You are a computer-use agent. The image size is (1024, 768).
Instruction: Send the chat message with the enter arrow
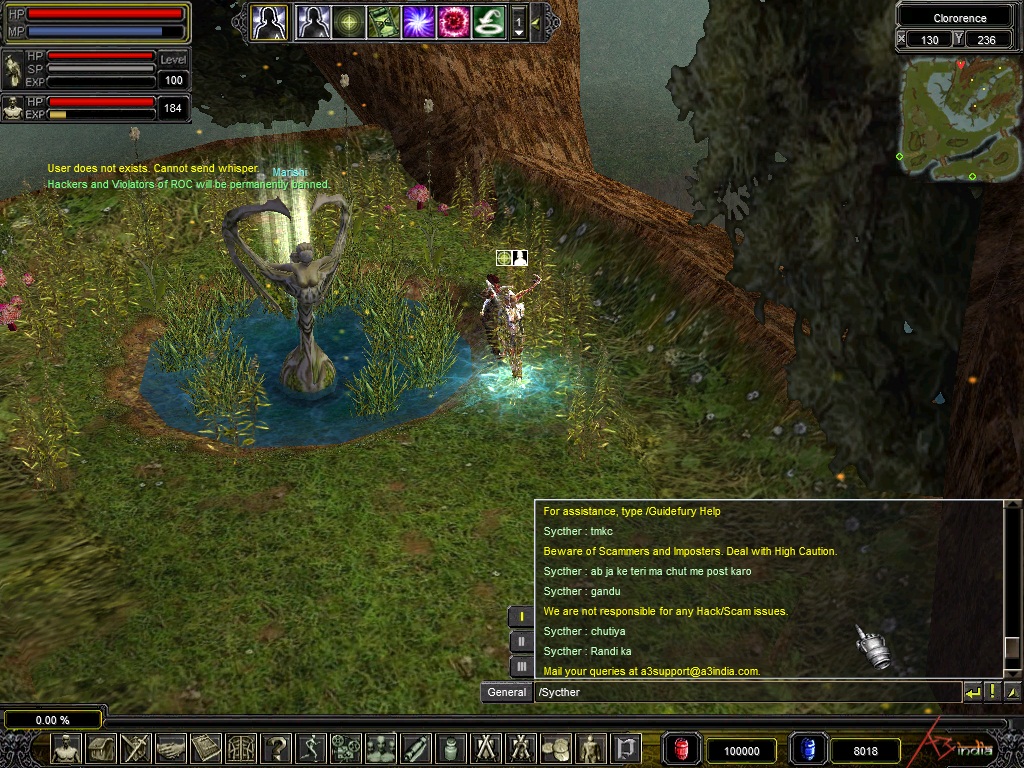point(973,692)
